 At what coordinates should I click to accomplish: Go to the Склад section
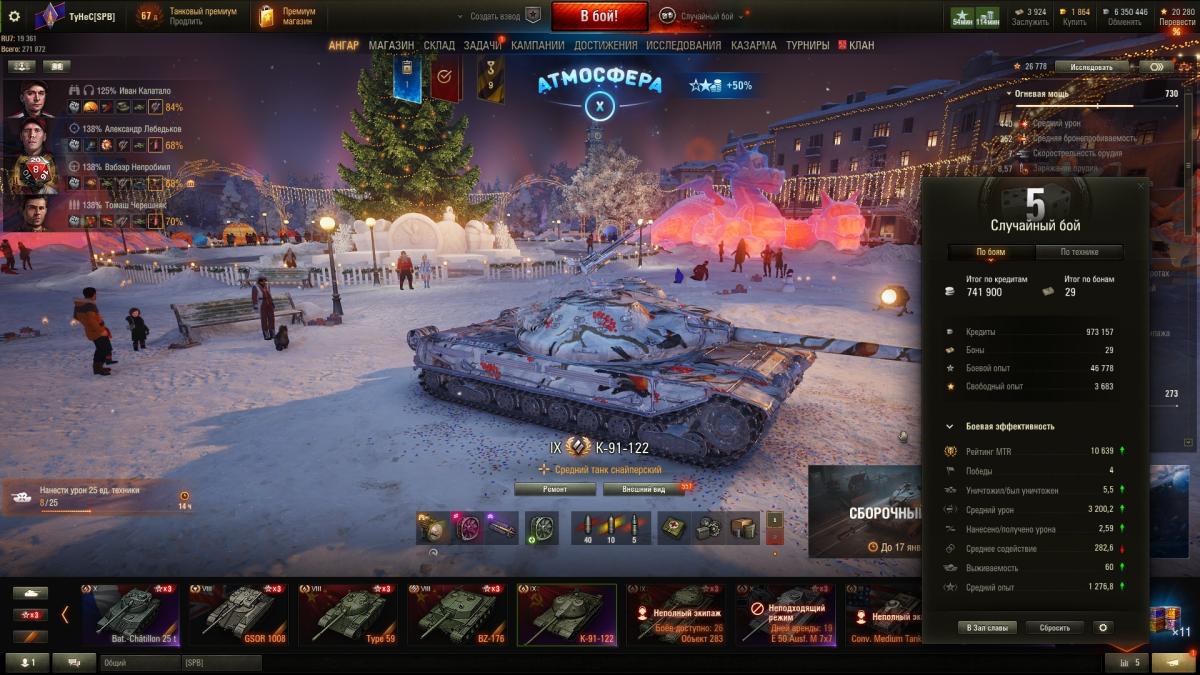(x=439, y=45)
